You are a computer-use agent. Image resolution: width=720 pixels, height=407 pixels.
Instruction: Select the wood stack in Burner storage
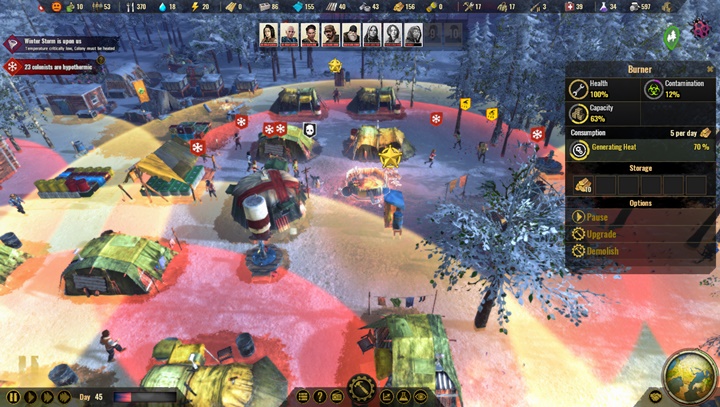(583, 185)
